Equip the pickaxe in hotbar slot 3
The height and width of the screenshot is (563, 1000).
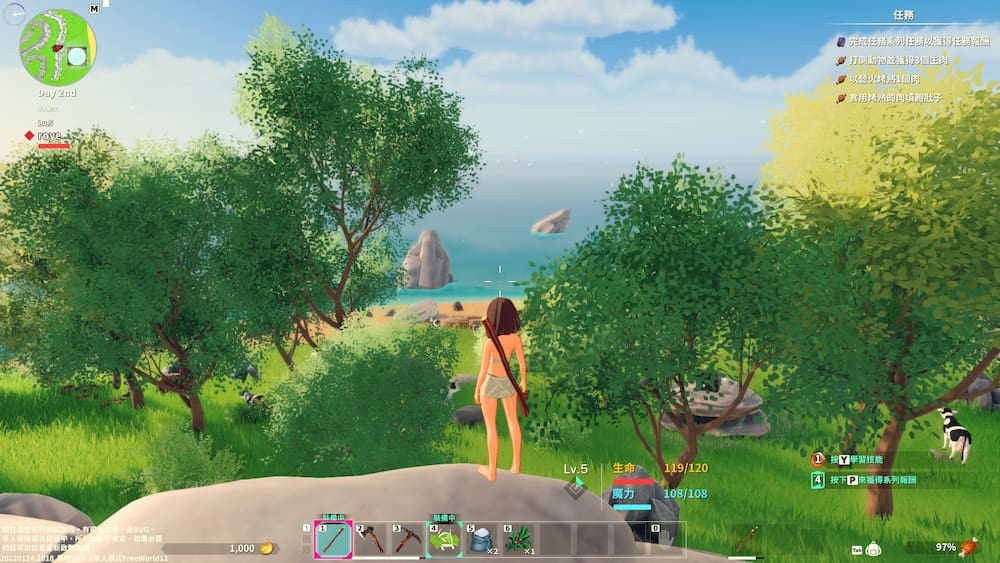pos(407,541)
